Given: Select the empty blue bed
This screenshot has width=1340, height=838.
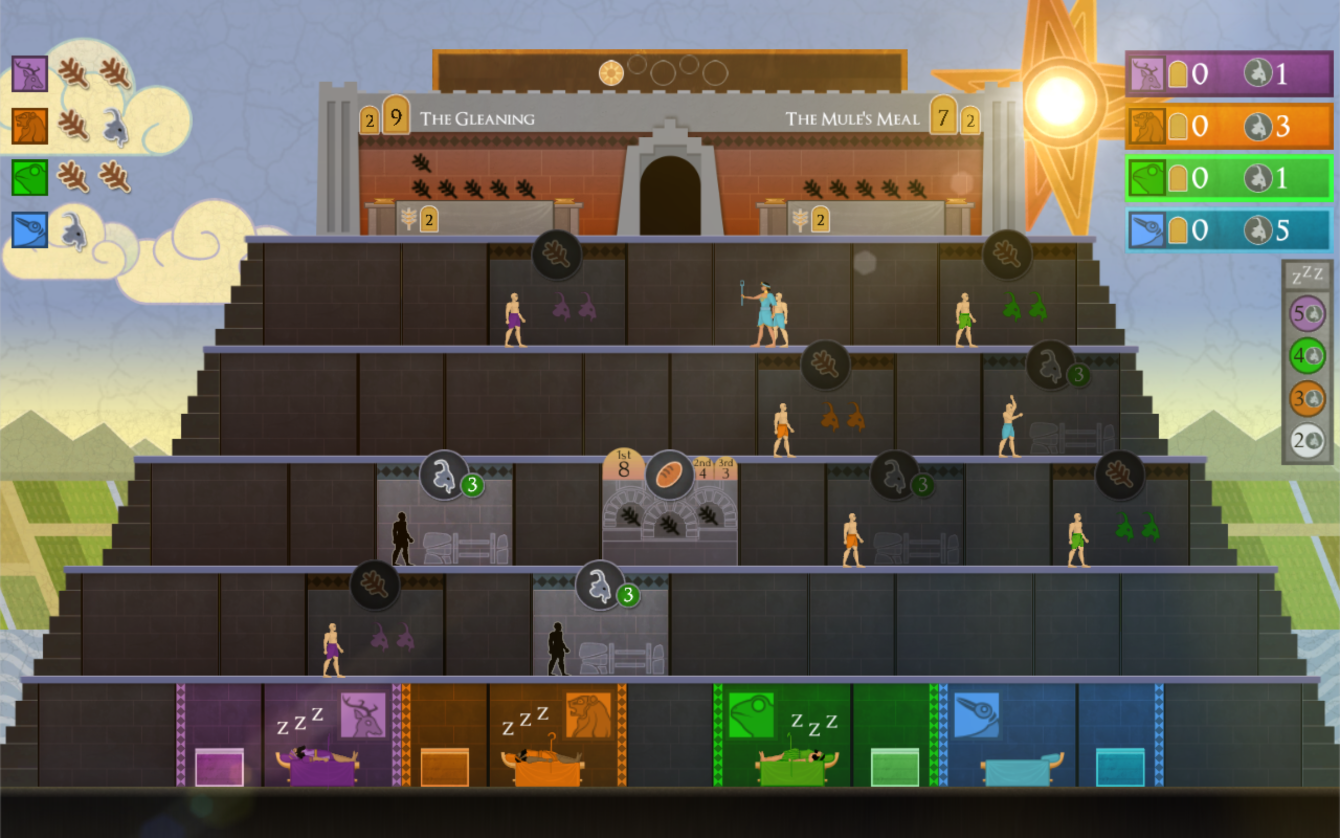Looking at the screenshot, I should click(1022, 770).
